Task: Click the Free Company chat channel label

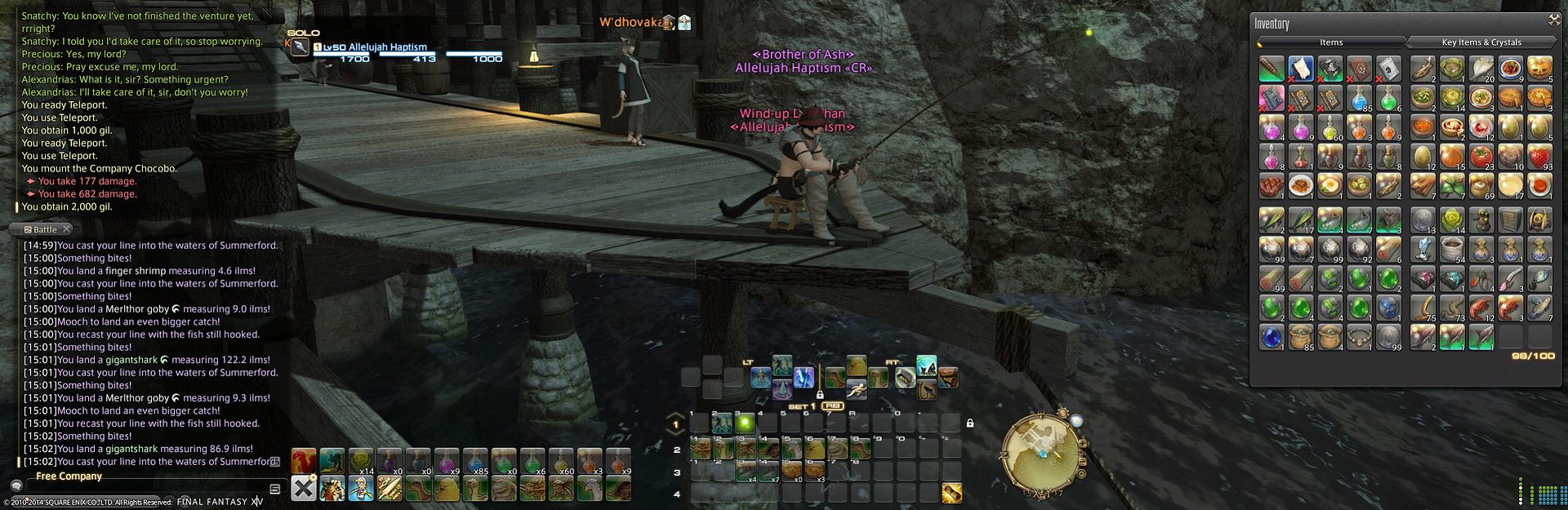Action: (x=69, y=477)
